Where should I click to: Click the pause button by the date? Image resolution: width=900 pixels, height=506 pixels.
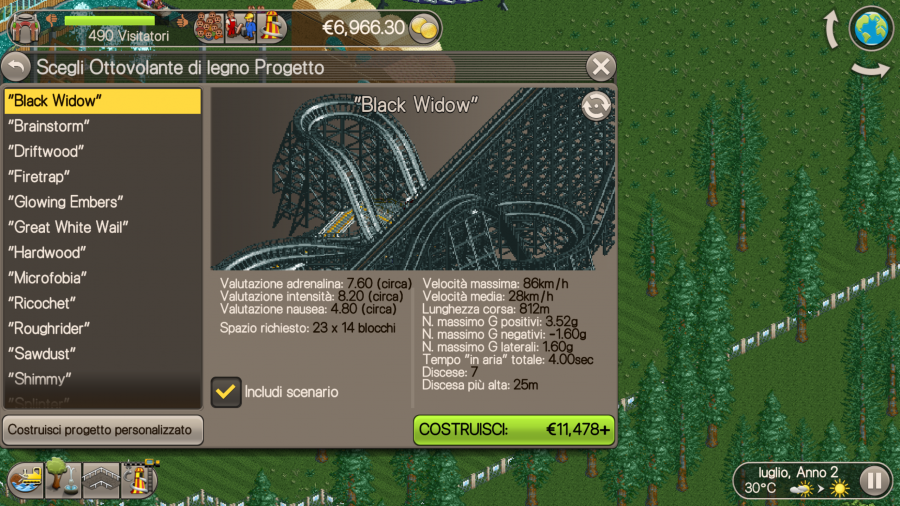874,481
